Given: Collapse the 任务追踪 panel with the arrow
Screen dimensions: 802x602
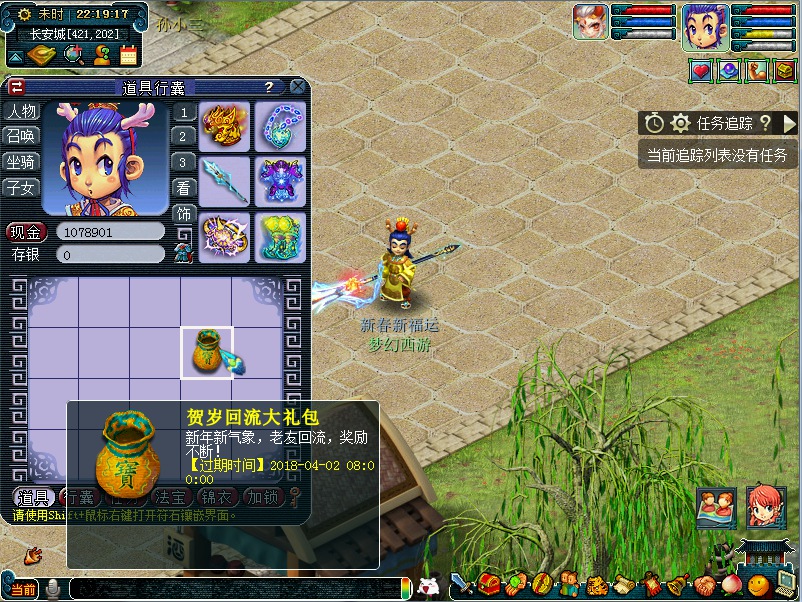Looking at the screenshot, I should (789, 123).
